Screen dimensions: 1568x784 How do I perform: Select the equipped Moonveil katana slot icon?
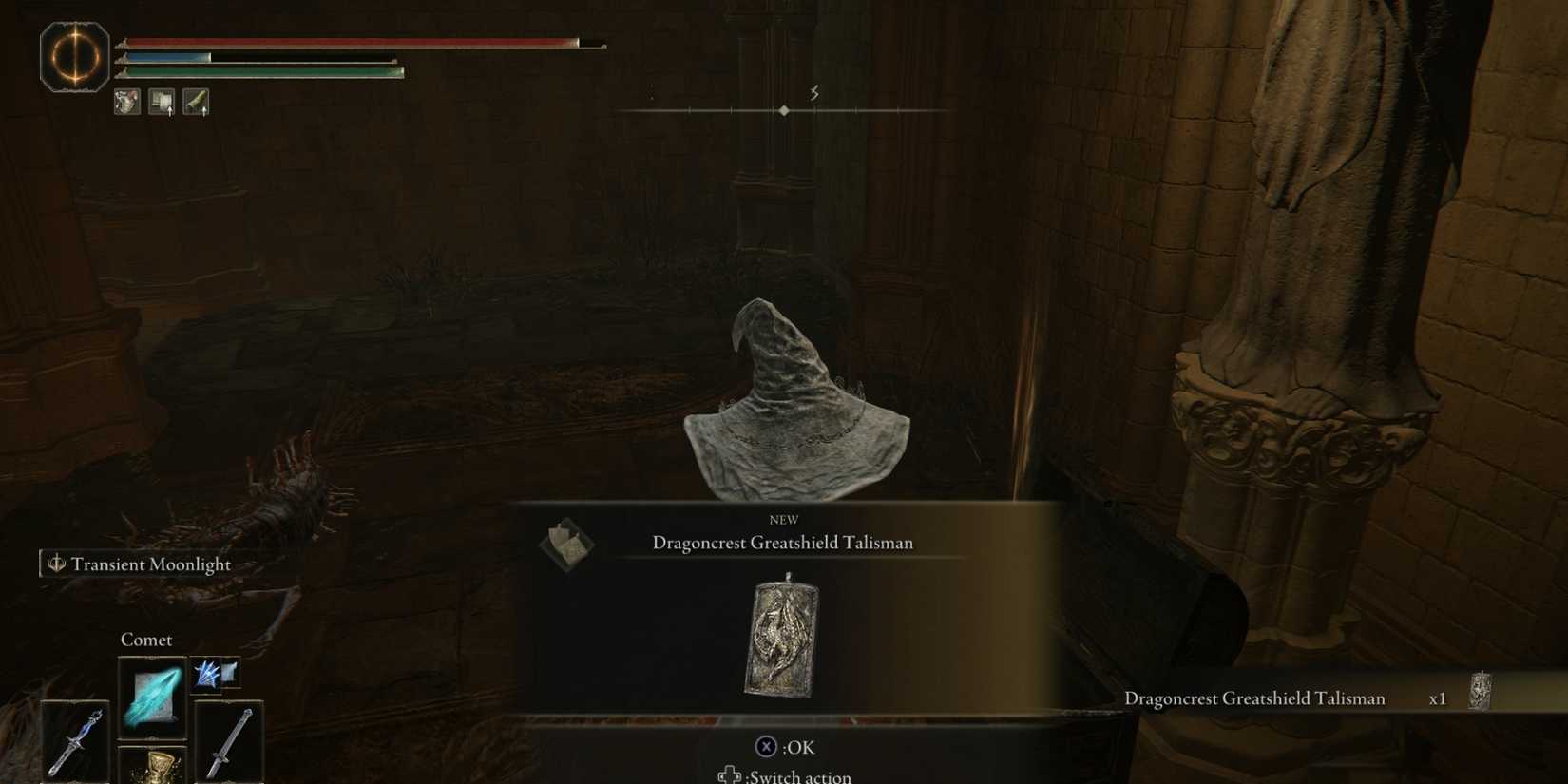pyautogui.click(x=74, y=738)
